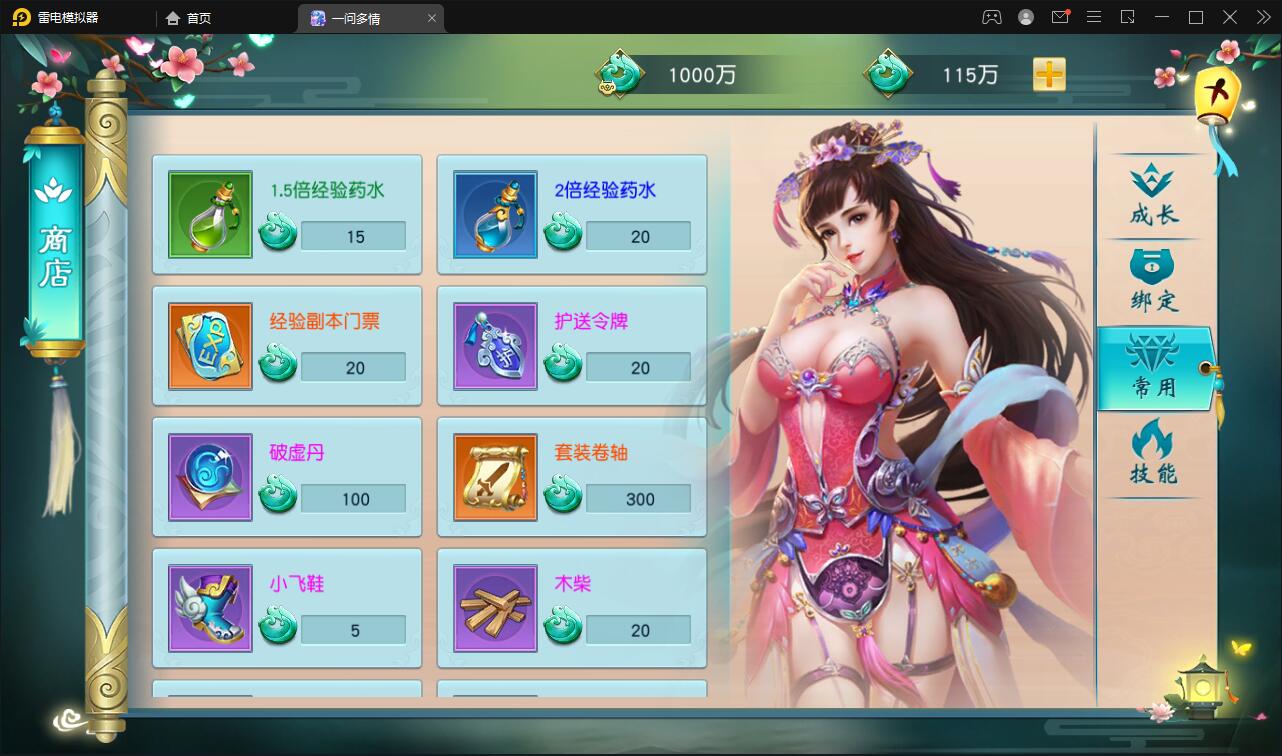This screenshot has height=756, width=1282.
Task: Click the user profile avatar icon
Action: (1026, 17)
